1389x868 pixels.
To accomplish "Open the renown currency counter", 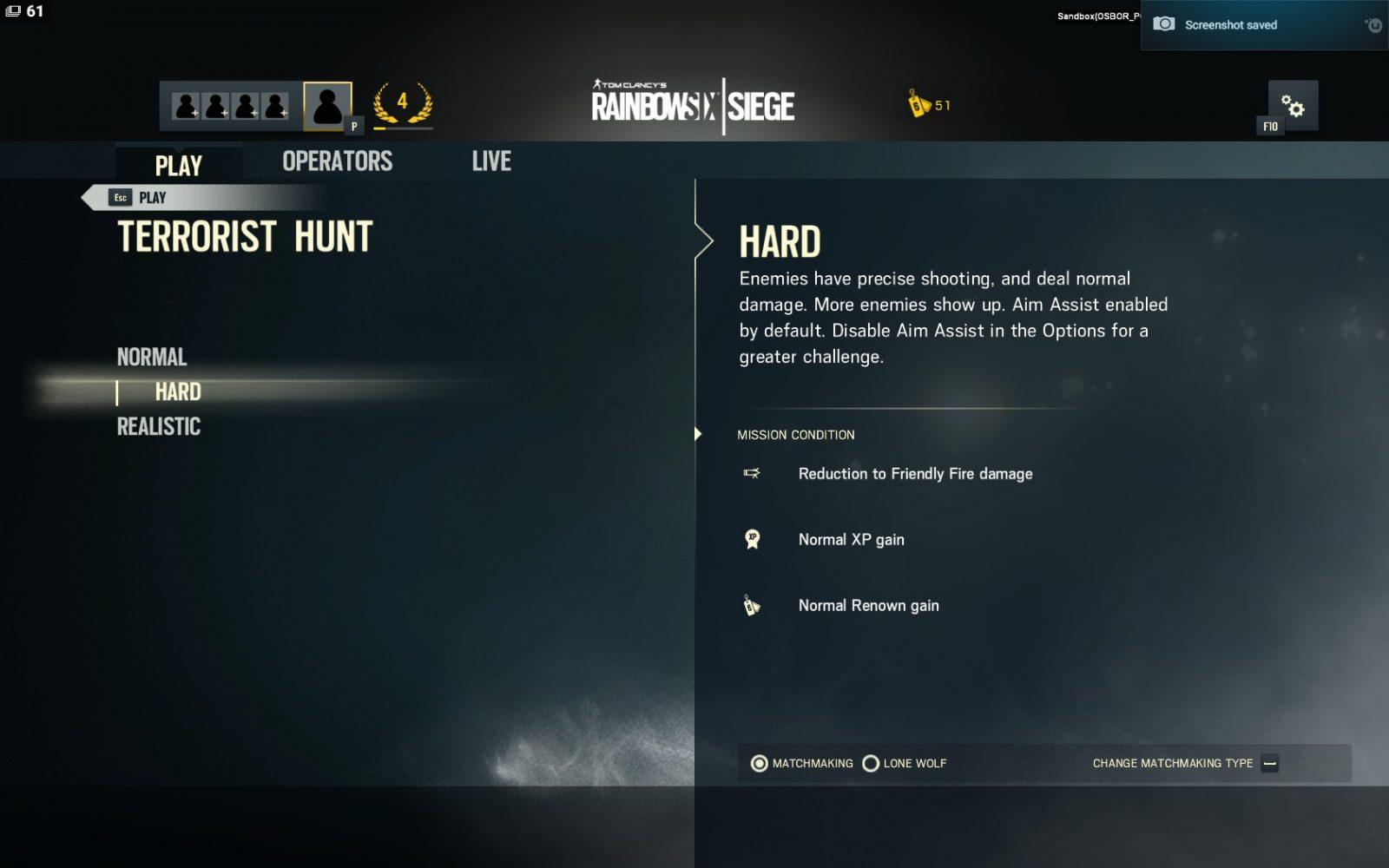I will click(x=929, y=105).
